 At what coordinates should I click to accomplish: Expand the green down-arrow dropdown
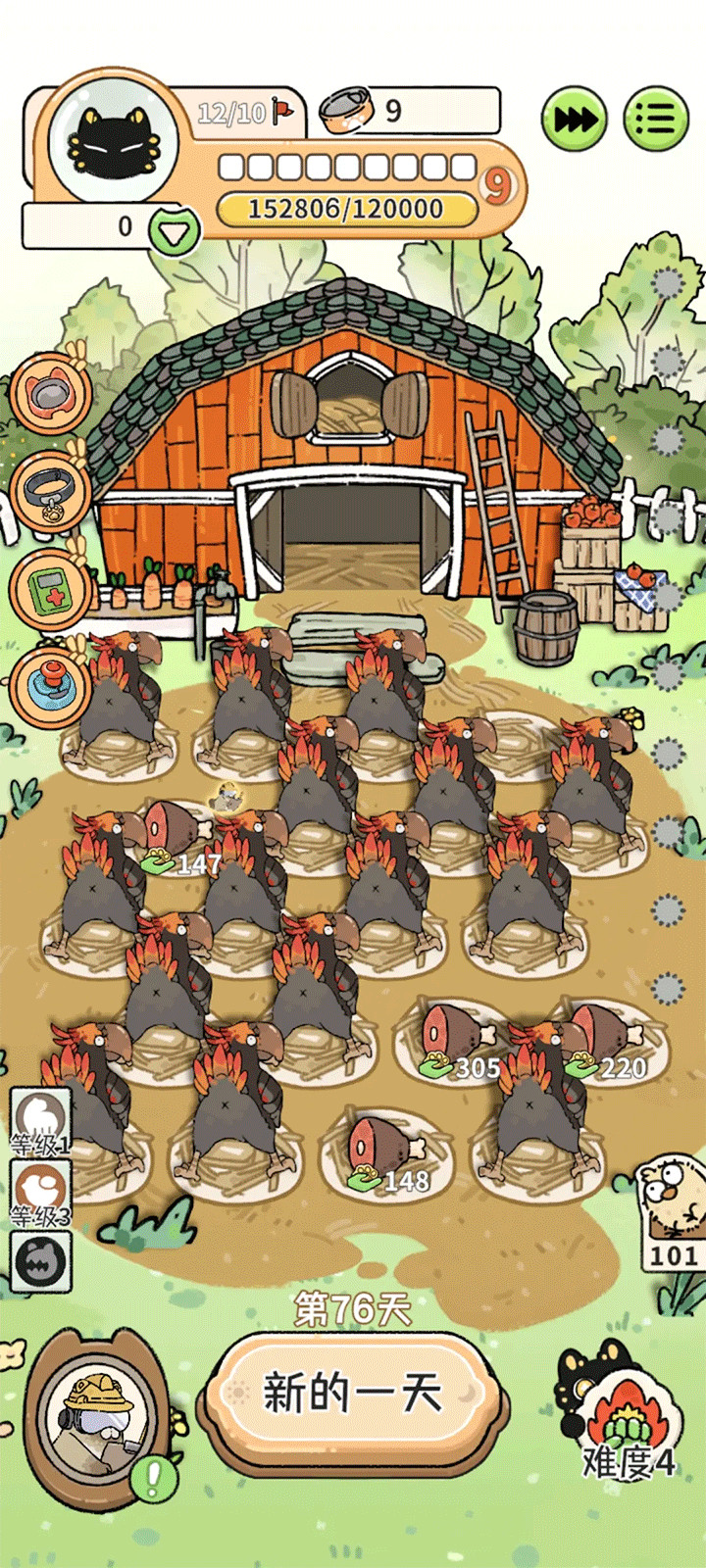pyautogui.click(x=175, y=231)
